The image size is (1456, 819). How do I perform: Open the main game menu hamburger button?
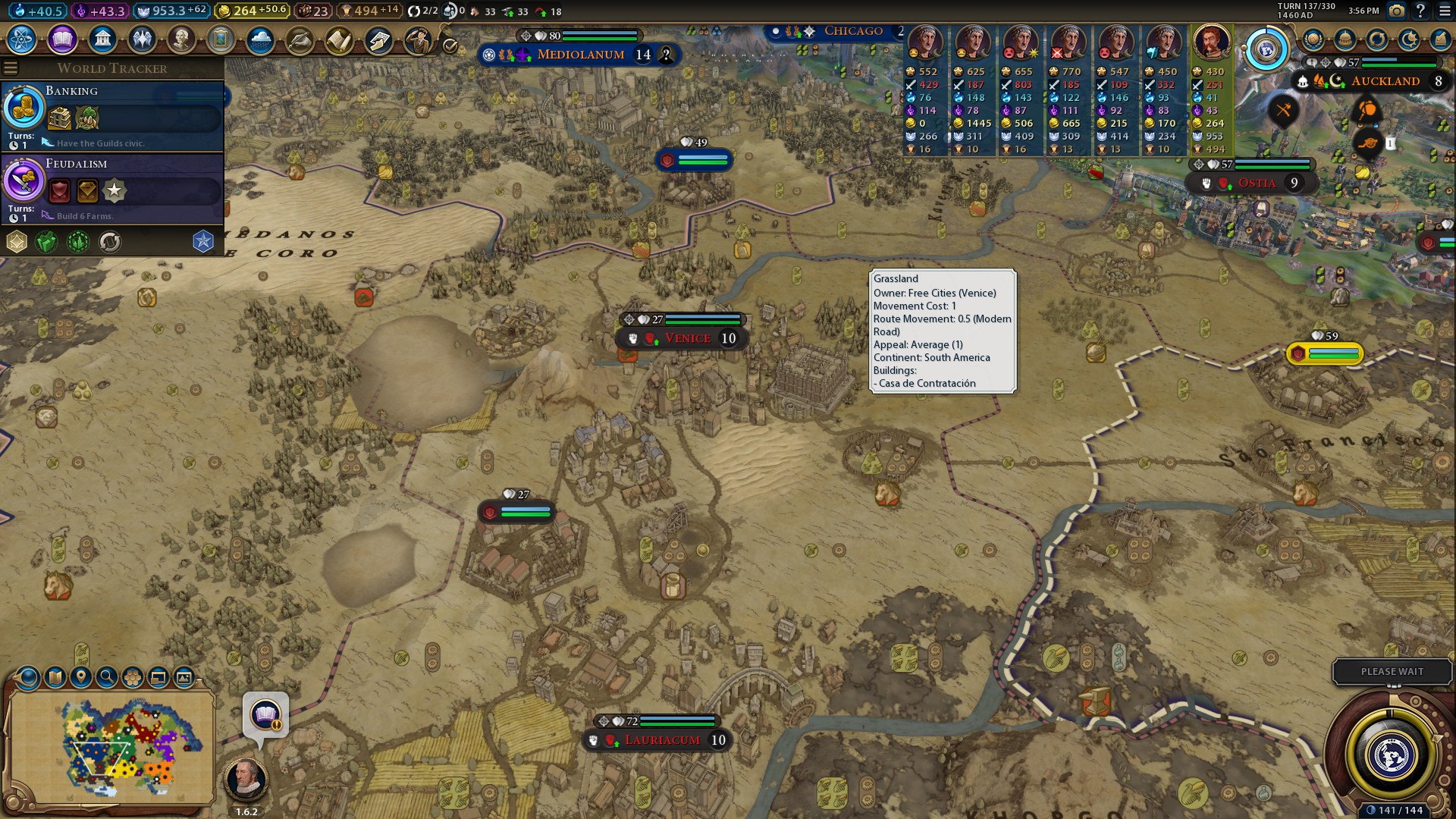coord(1444,11)
